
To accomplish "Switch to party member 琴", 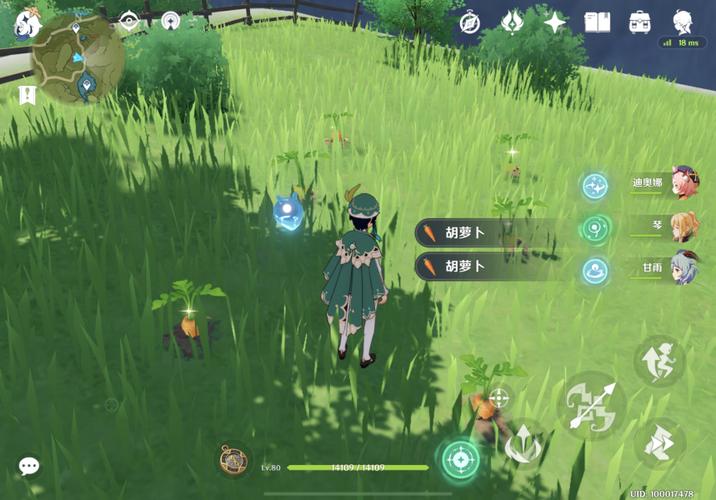I will pos(684,227).
